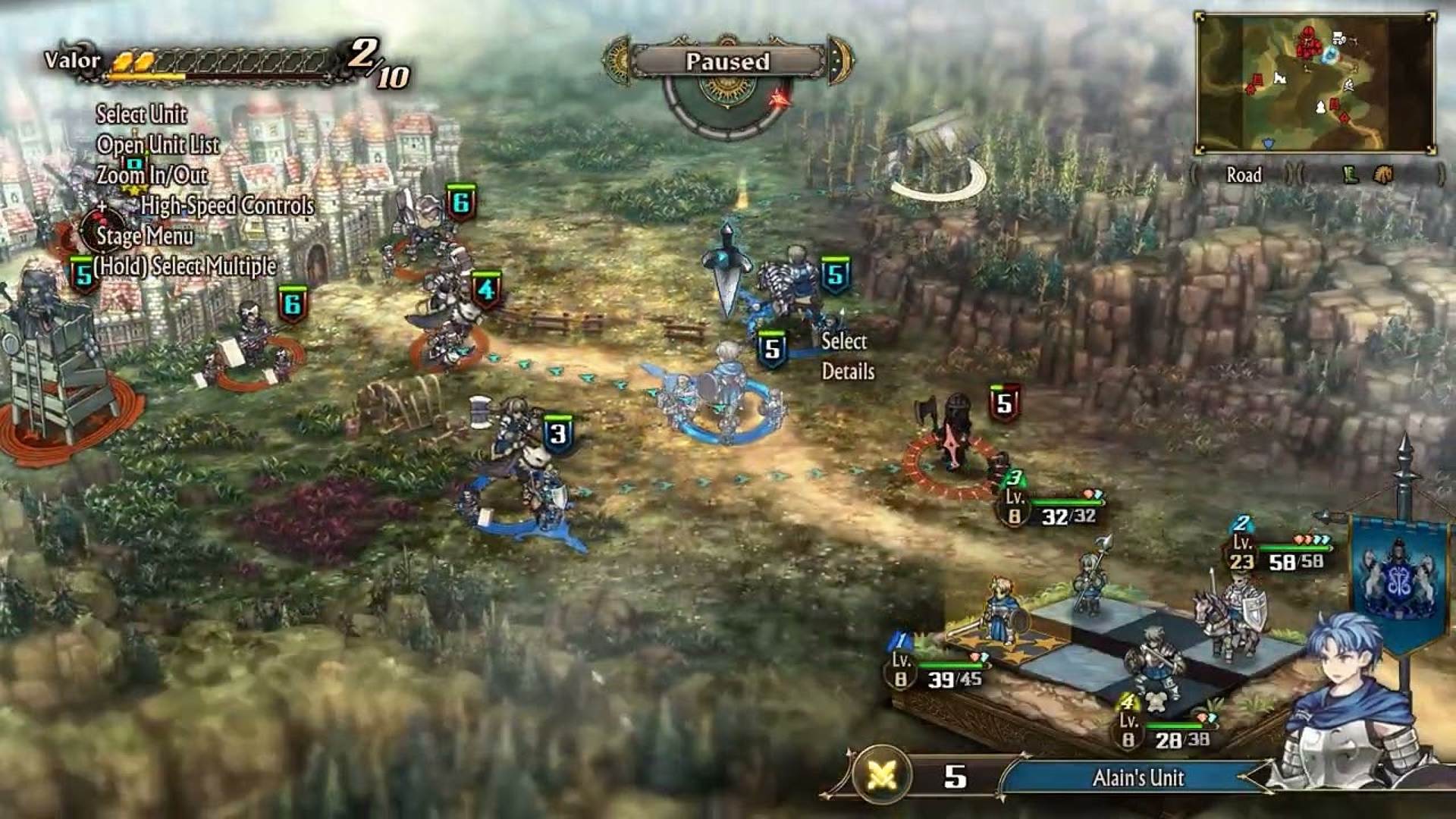Toggle Zoom In/Out from the controls list
The width and height of the screenshot is (1456, 819).
coord(152,176)
